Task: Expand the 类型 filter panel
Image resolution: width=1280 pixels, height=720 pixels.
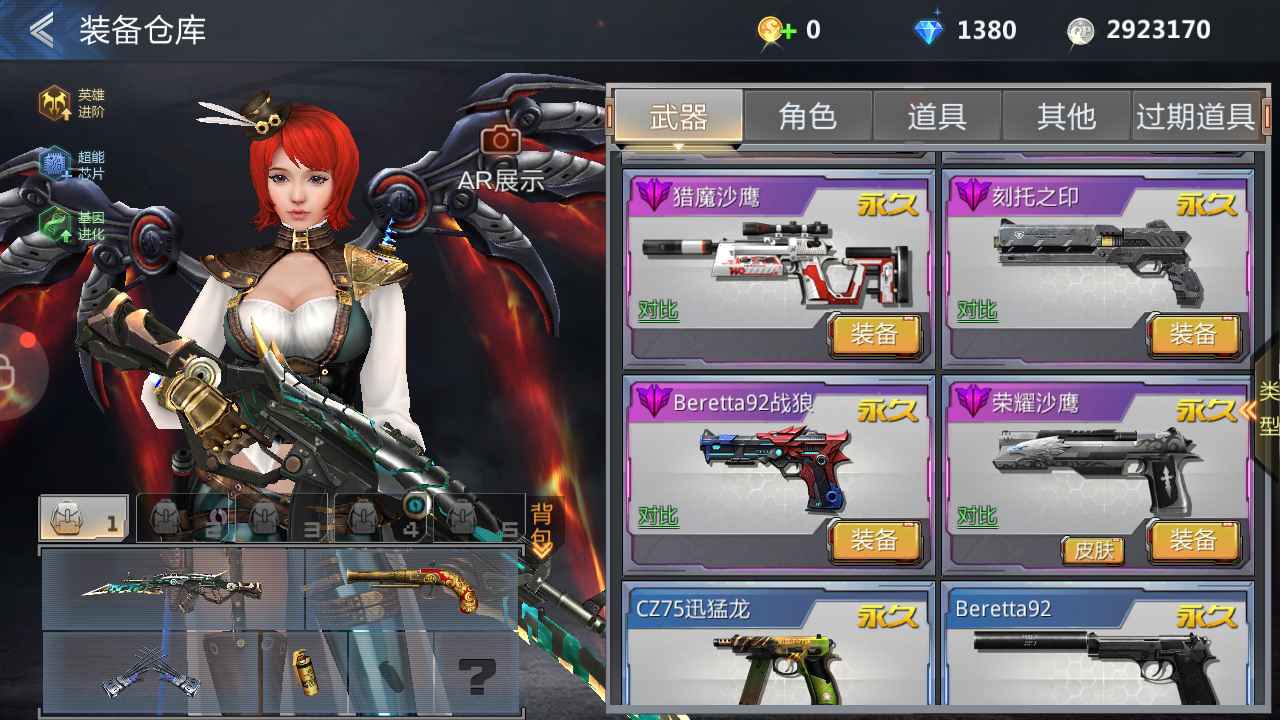Action: (1265, 408)
